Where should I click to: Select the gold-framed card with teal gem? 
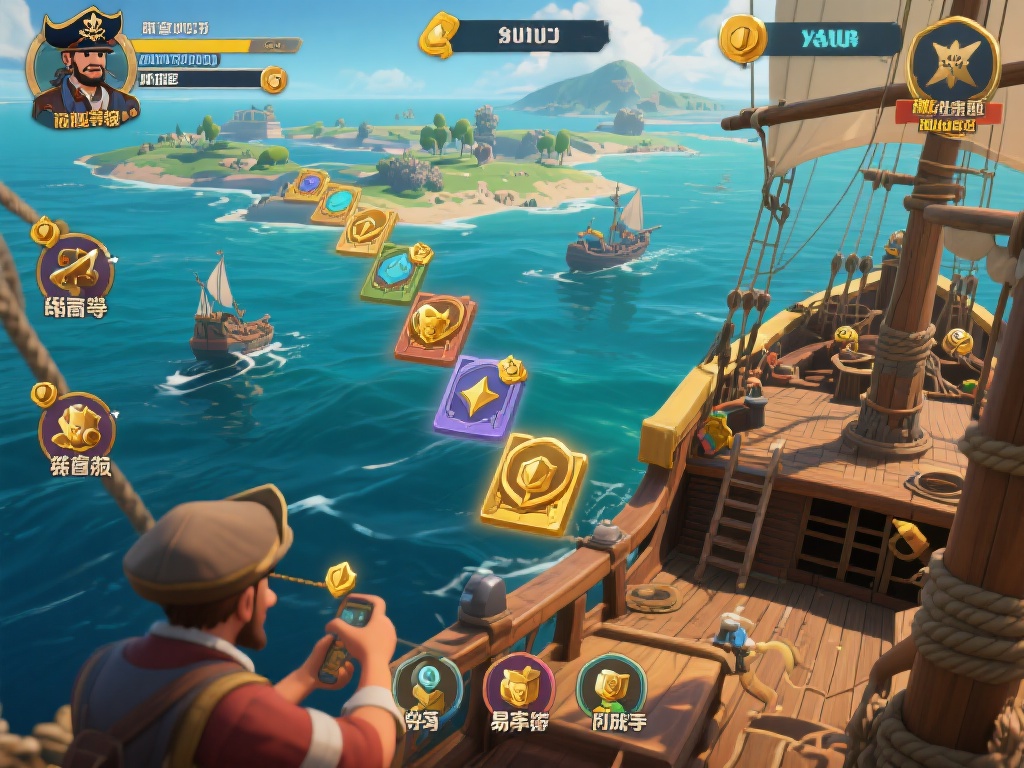(337, 203)
